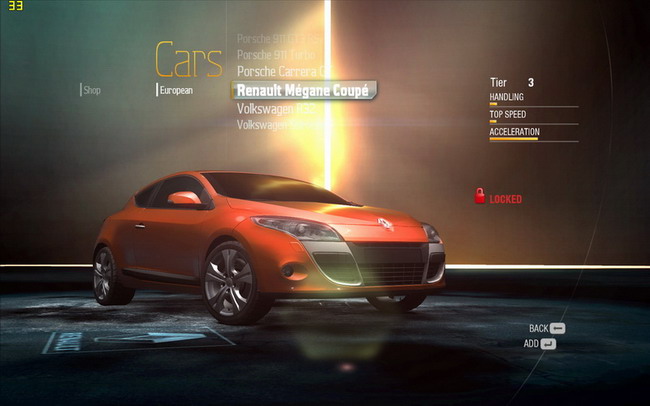Select the Renault Mégane Coupé entry
650x406 pixels.
point(302,90)
